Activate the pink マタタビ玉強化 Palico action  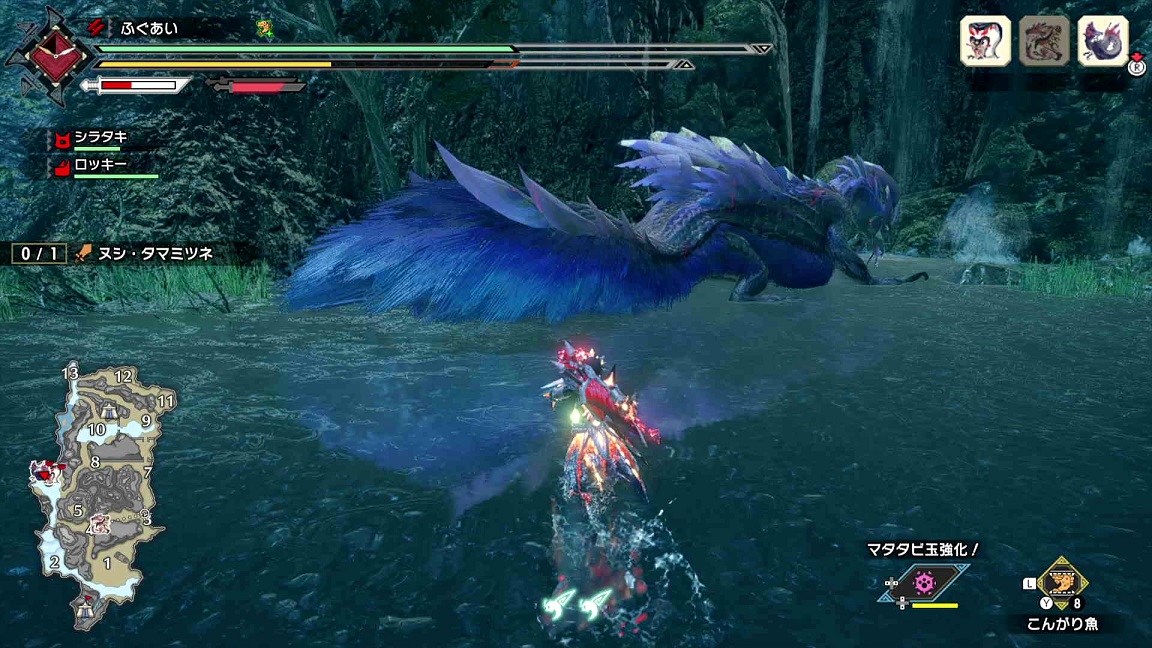[x=925, y=582]
